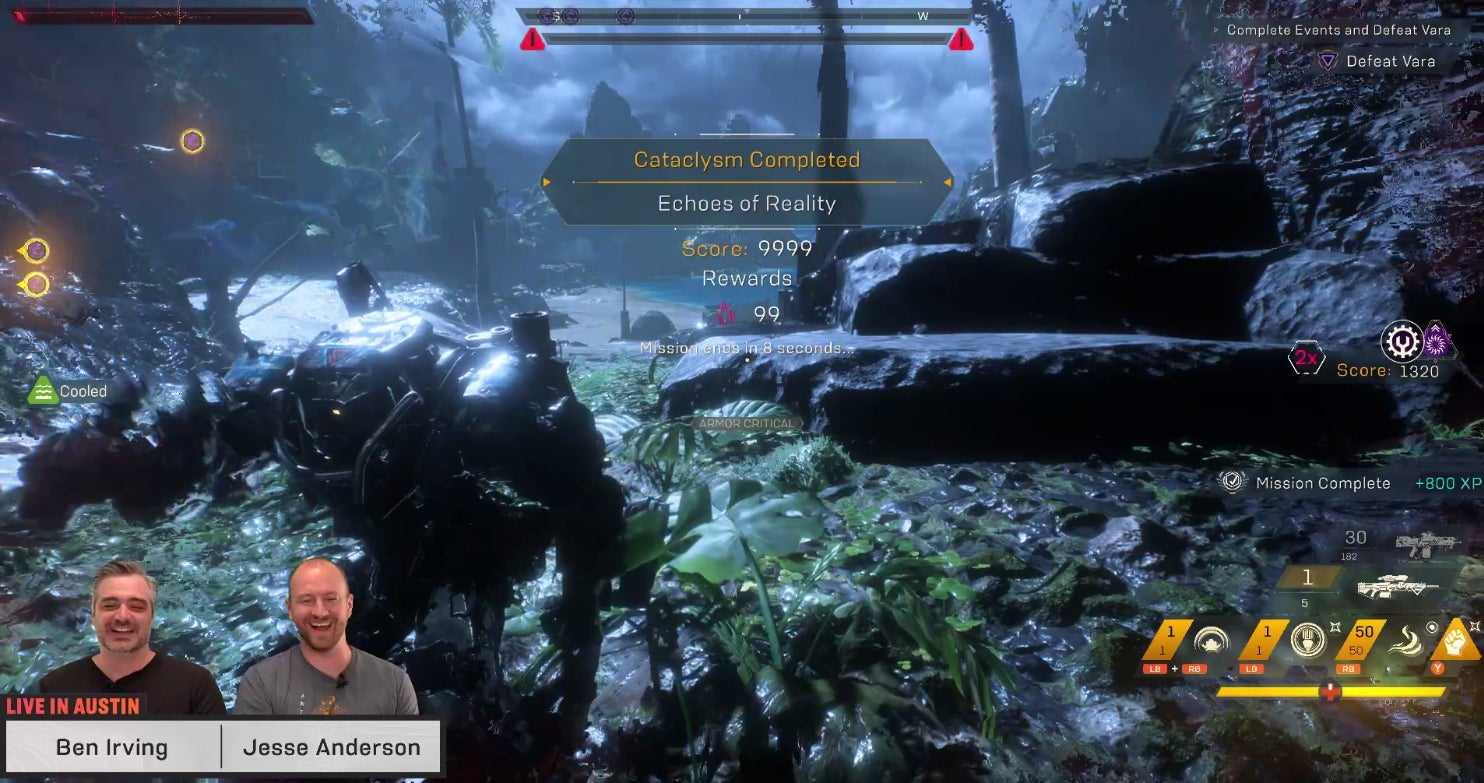Equip the scoped sniper rifle slot
This screenshot has height=783, width=1484.
pos(1396,588)
